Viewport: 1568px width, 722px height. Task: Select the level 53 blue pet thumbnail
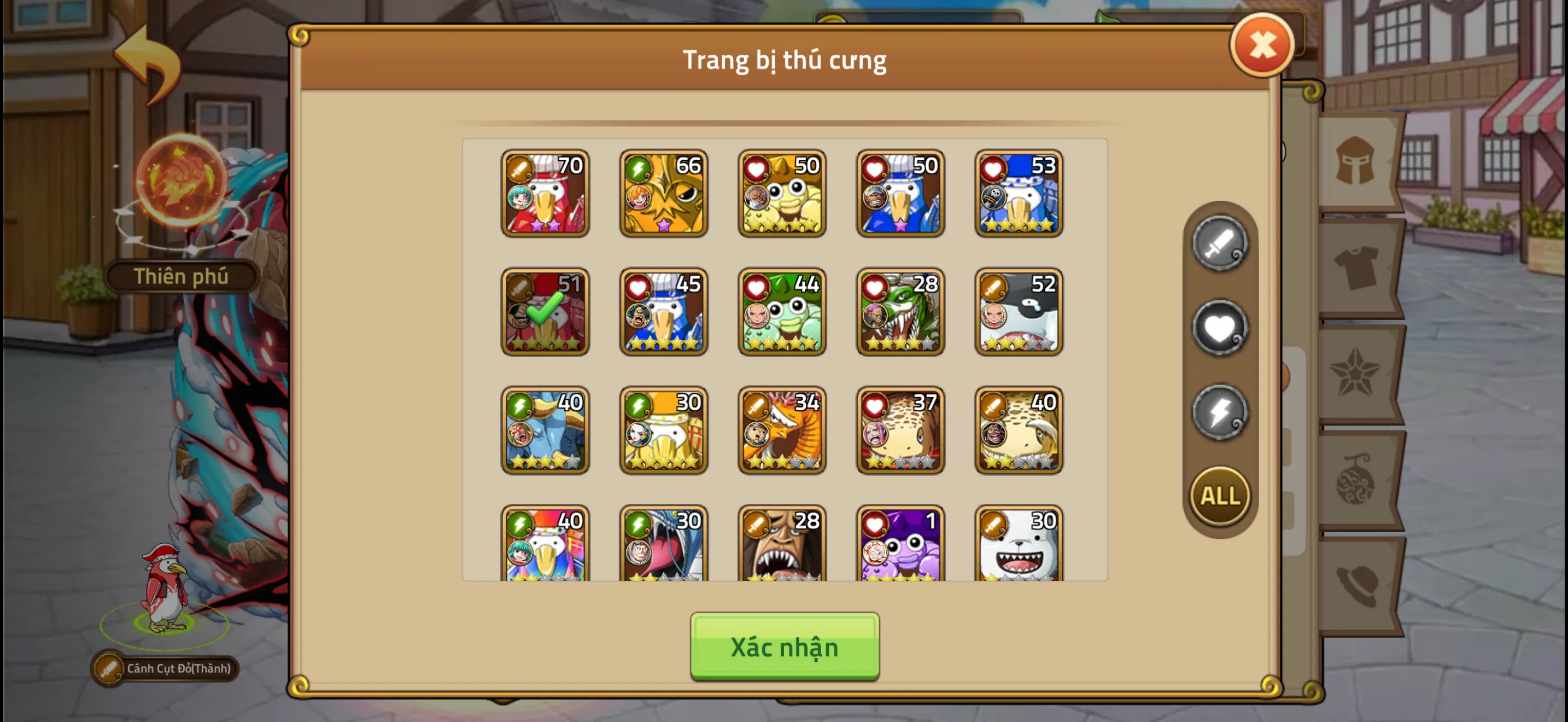pos(1019,193)
